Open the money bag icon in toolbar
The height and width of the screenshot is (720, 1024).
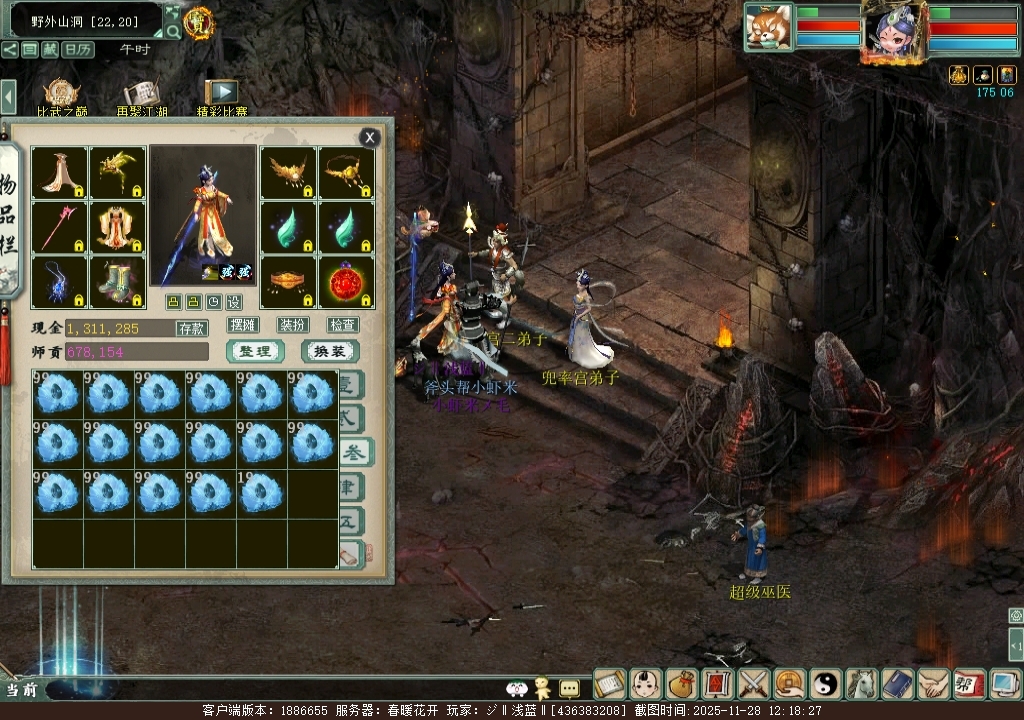point(682,684)
